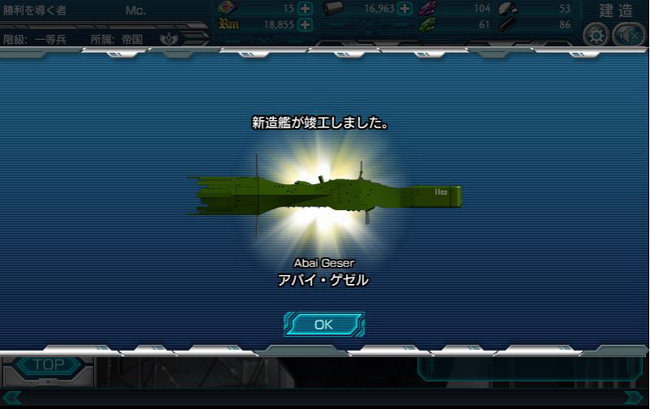Toggle the sound speaker icon
650x409 pixels.
pyautogui.click(x=627, y=34)
